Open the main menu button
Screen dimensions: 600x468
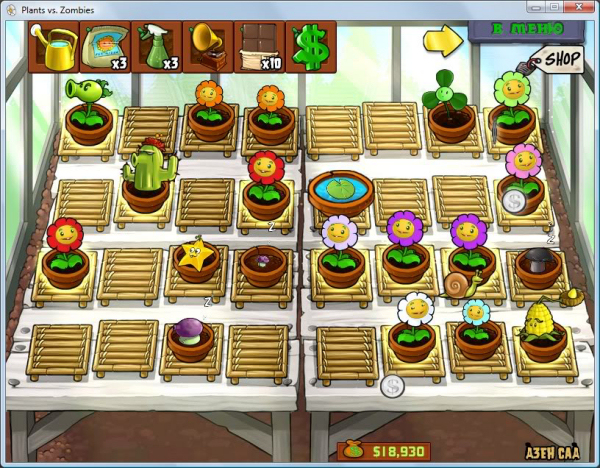coord(529,29)
